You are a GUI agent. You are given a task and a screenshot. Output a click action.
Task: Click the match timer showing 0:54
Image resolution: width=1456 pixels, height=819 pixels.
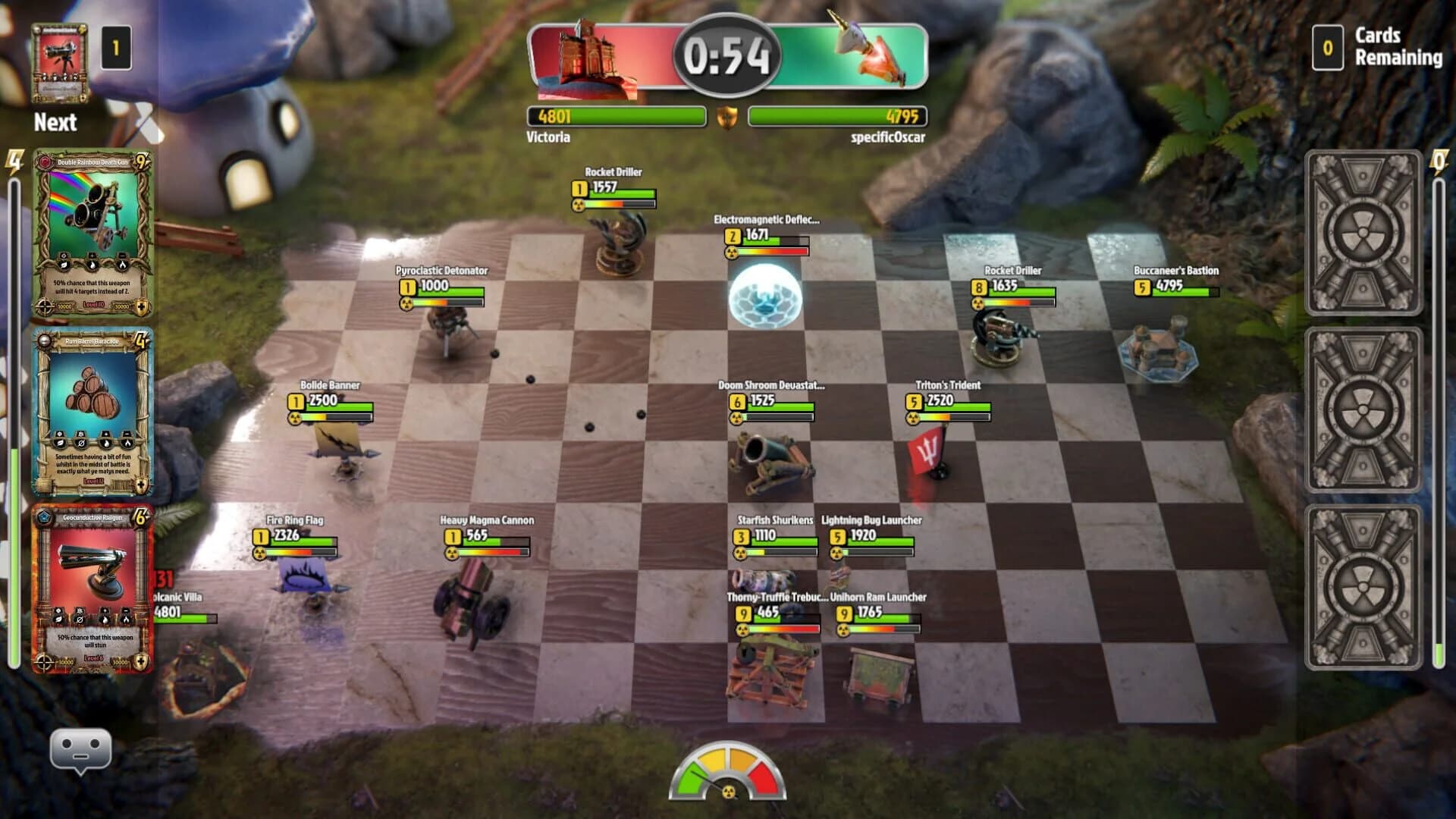point(726,53)
